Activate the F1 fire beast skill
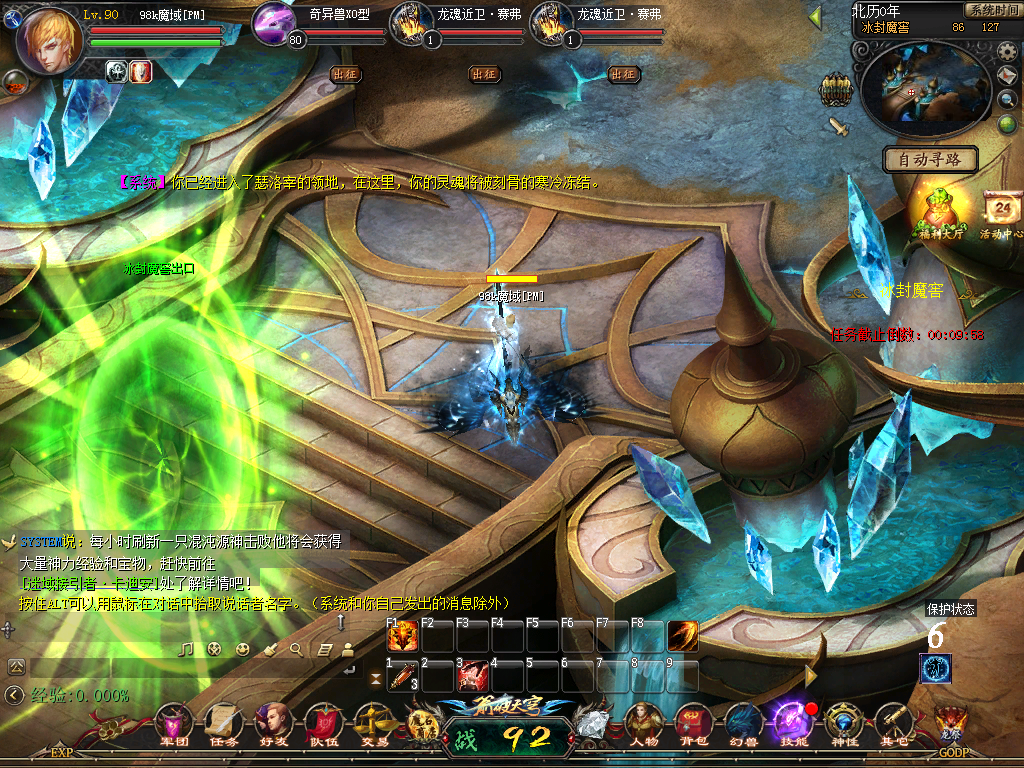The width and height of the screenshot is (1024, 768). [402, 637]
